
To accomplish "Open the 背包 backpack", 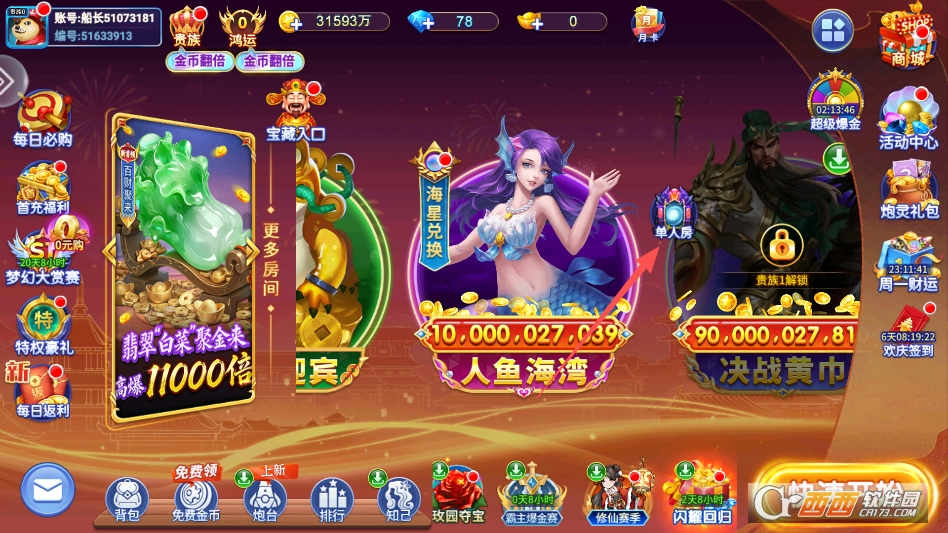I will pyautogui.click(x=126, y=498).
